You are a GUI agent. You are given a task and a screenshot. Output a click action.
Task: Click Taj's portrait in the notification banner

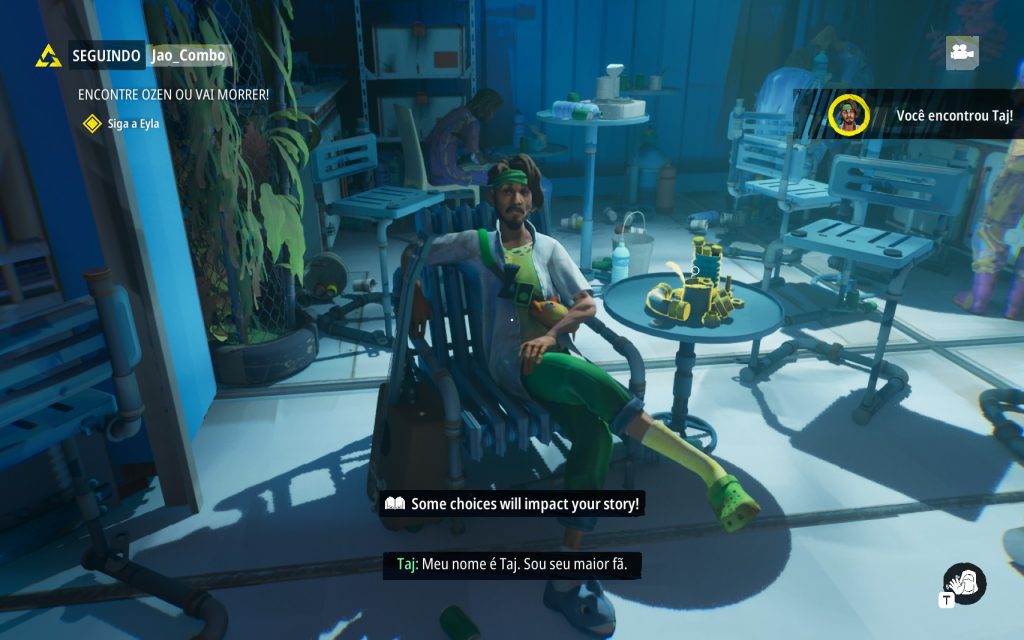click(848, 115)
